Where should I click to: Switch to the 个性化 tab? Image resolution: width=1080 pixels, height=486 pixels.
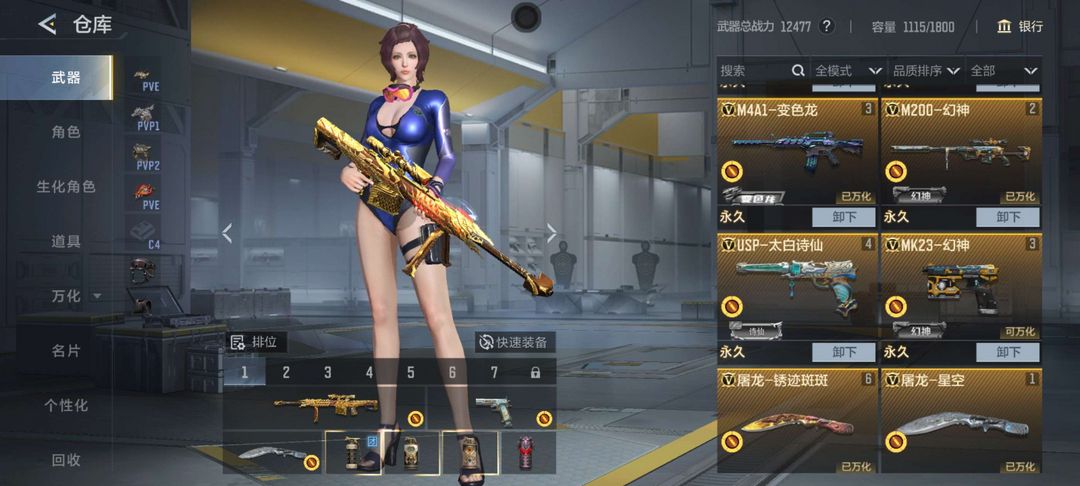point(66,405)
